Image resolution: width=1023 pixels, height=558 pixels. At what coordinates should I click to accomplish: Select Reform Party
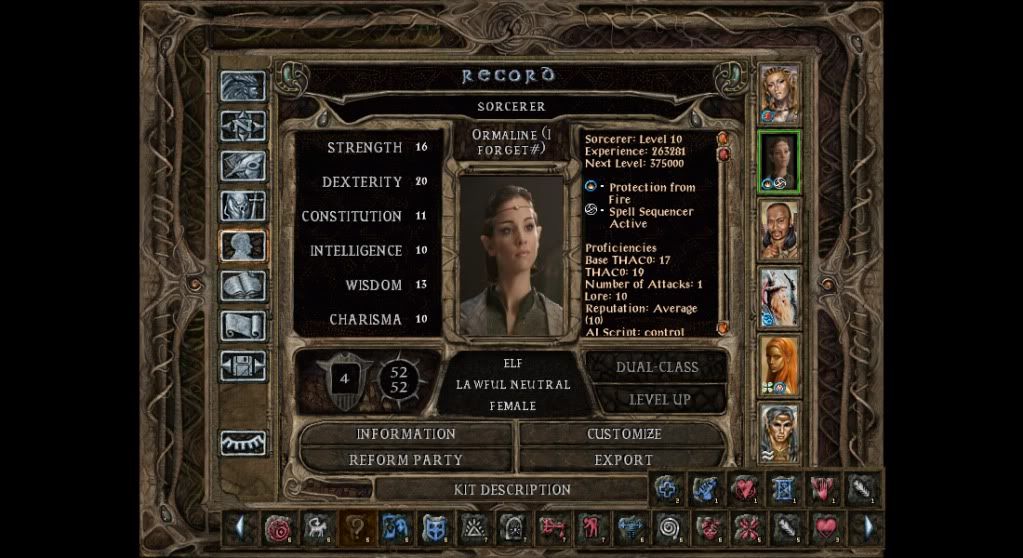point(406,460)
